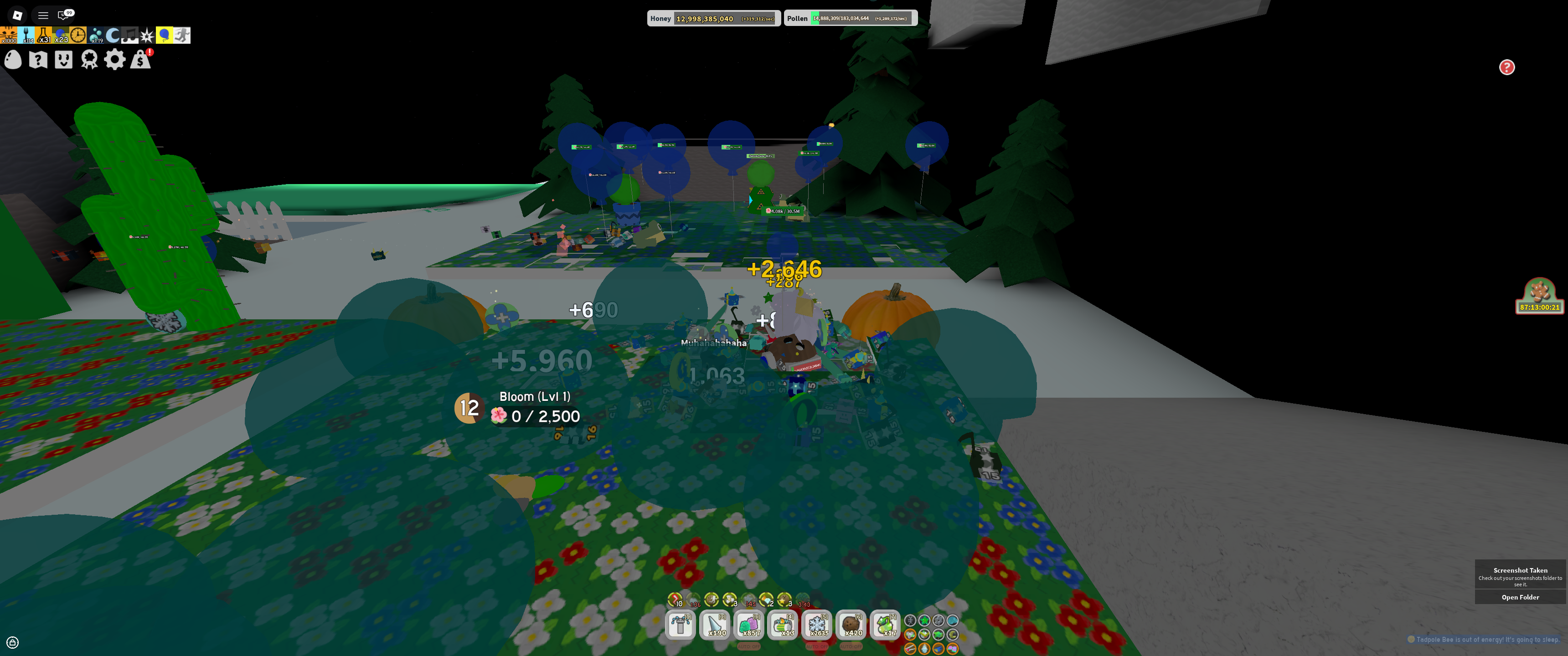Click the red question mark help button top right

click(1507, 68)
